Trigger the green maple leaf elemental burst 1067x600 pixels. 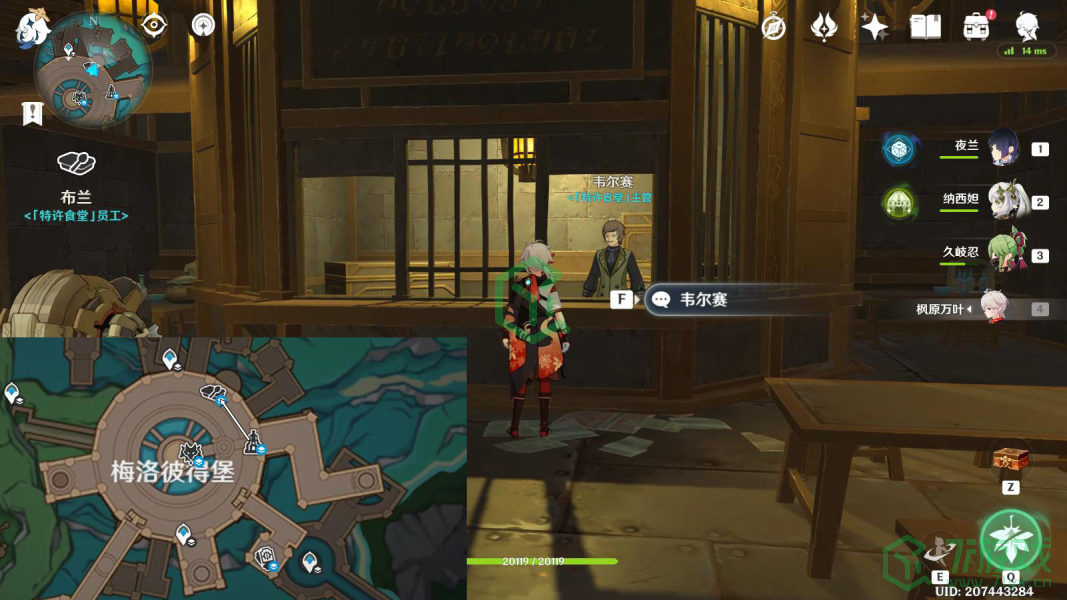(x=1010, y=539)
